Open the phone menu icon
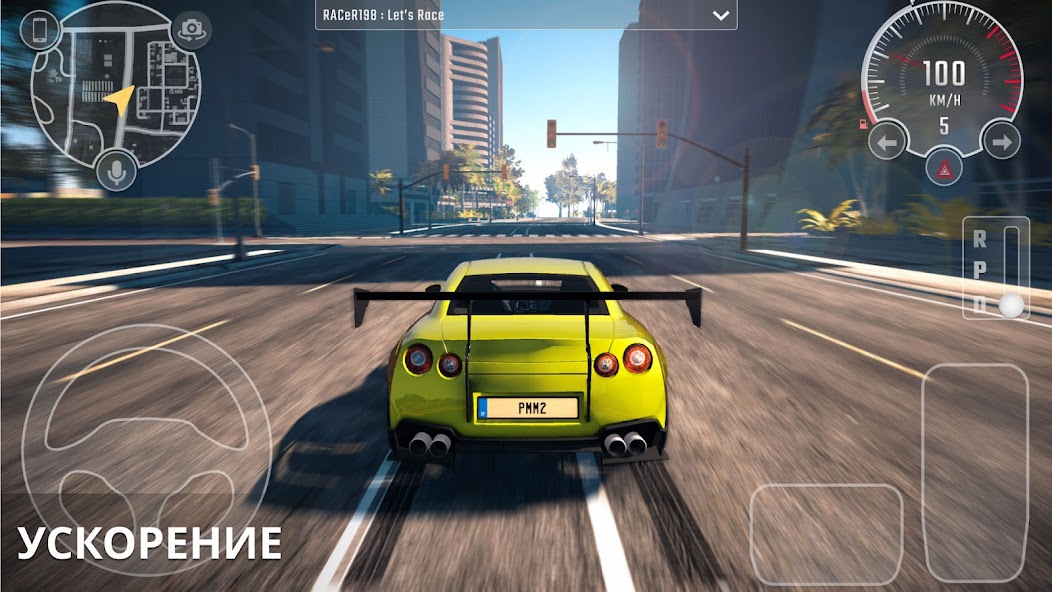Image resolution: width=1052 pixels, height=592 pixels. (40, 29)
